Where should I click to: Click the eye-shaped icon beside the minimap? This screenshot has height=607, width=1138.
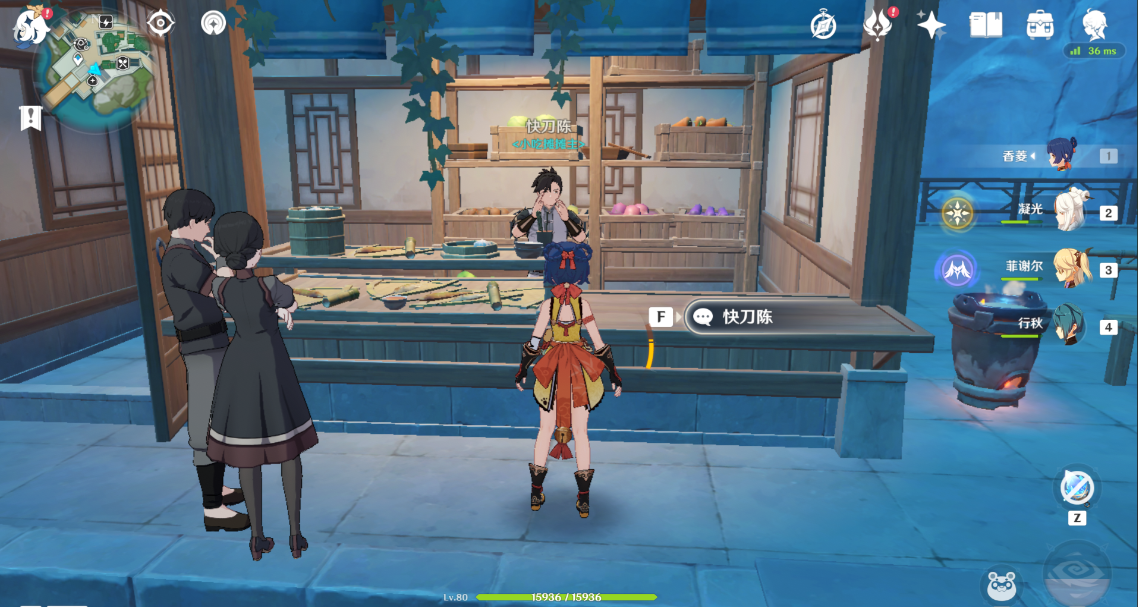160,23
